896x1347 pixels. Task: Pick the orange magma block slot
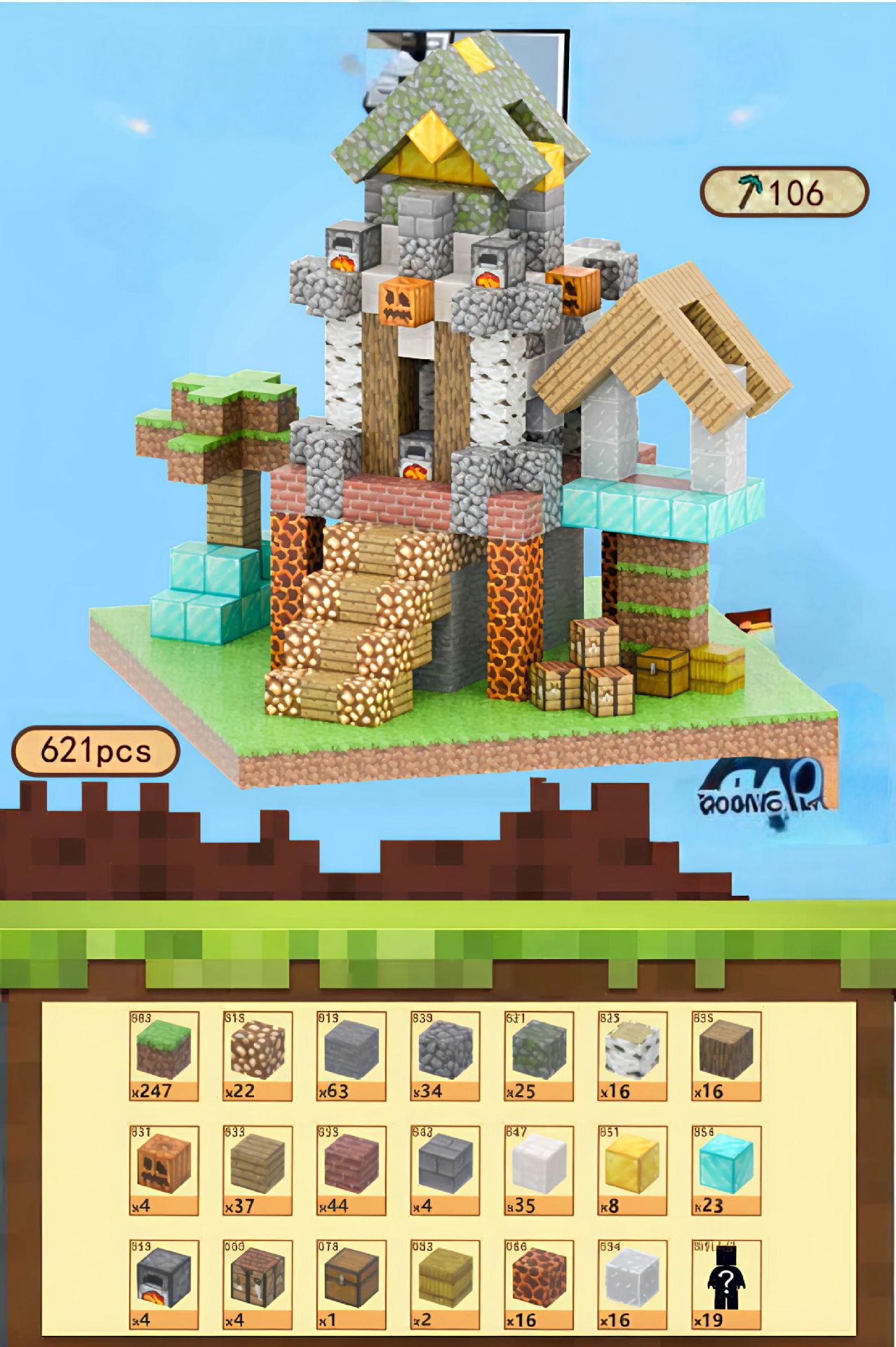[x=539, y=1283]
